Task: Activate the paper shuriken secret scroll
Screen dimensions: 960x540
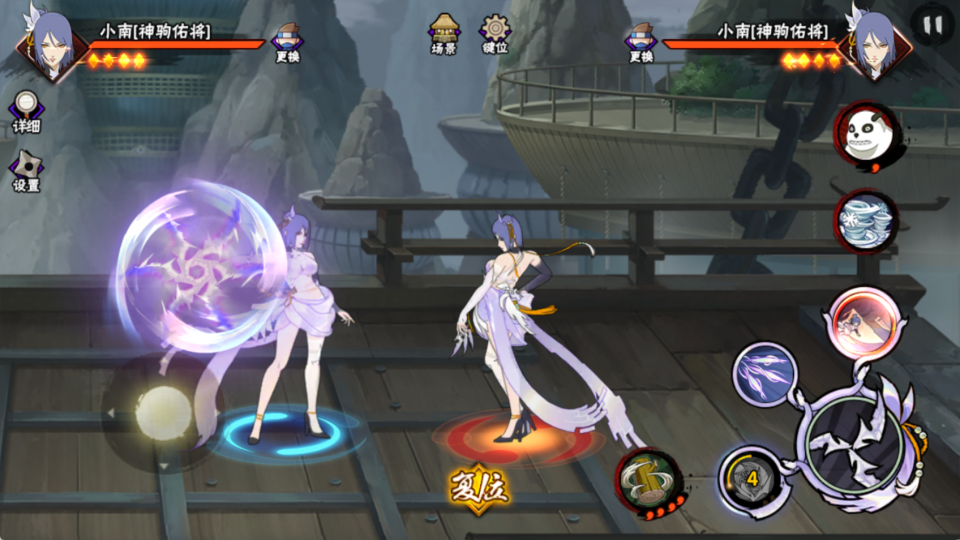Action: (x=866, y=218)
